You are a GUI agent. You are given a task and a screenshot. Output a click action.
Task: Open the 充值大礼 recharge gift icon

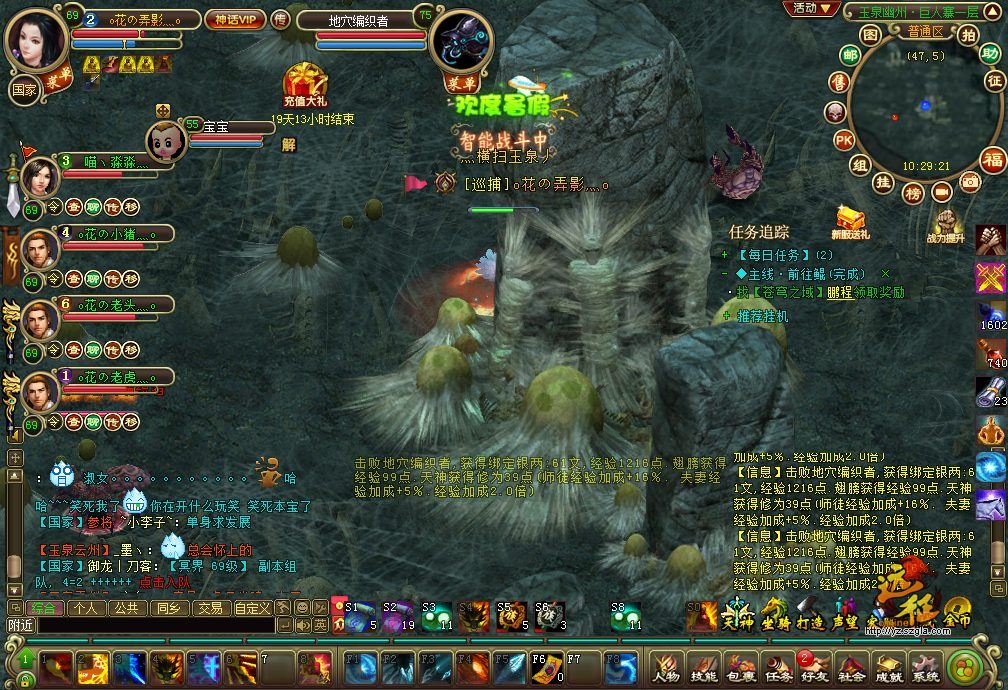[x=301, y=82]
